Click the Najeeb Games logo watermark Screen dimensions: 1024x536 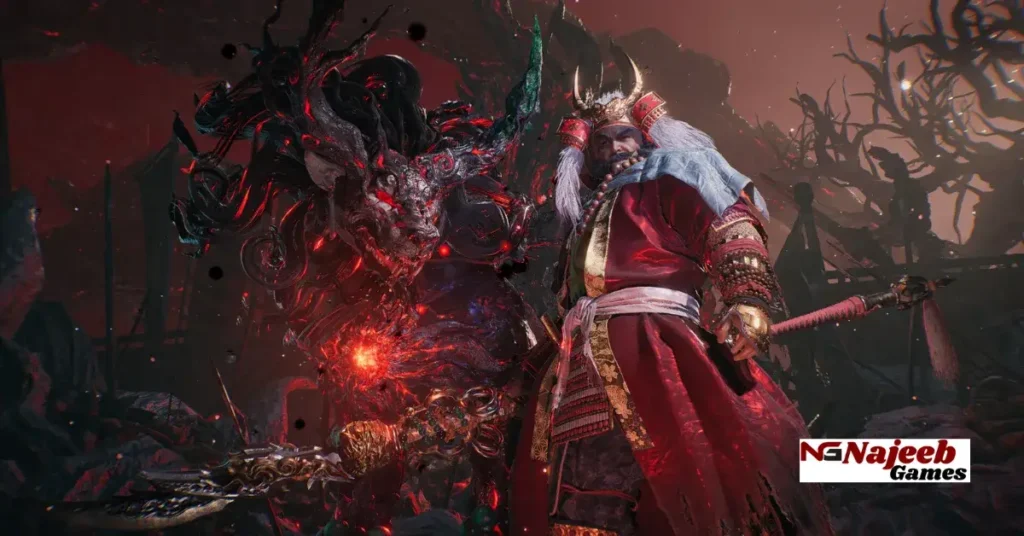click(x=884, y=460)
